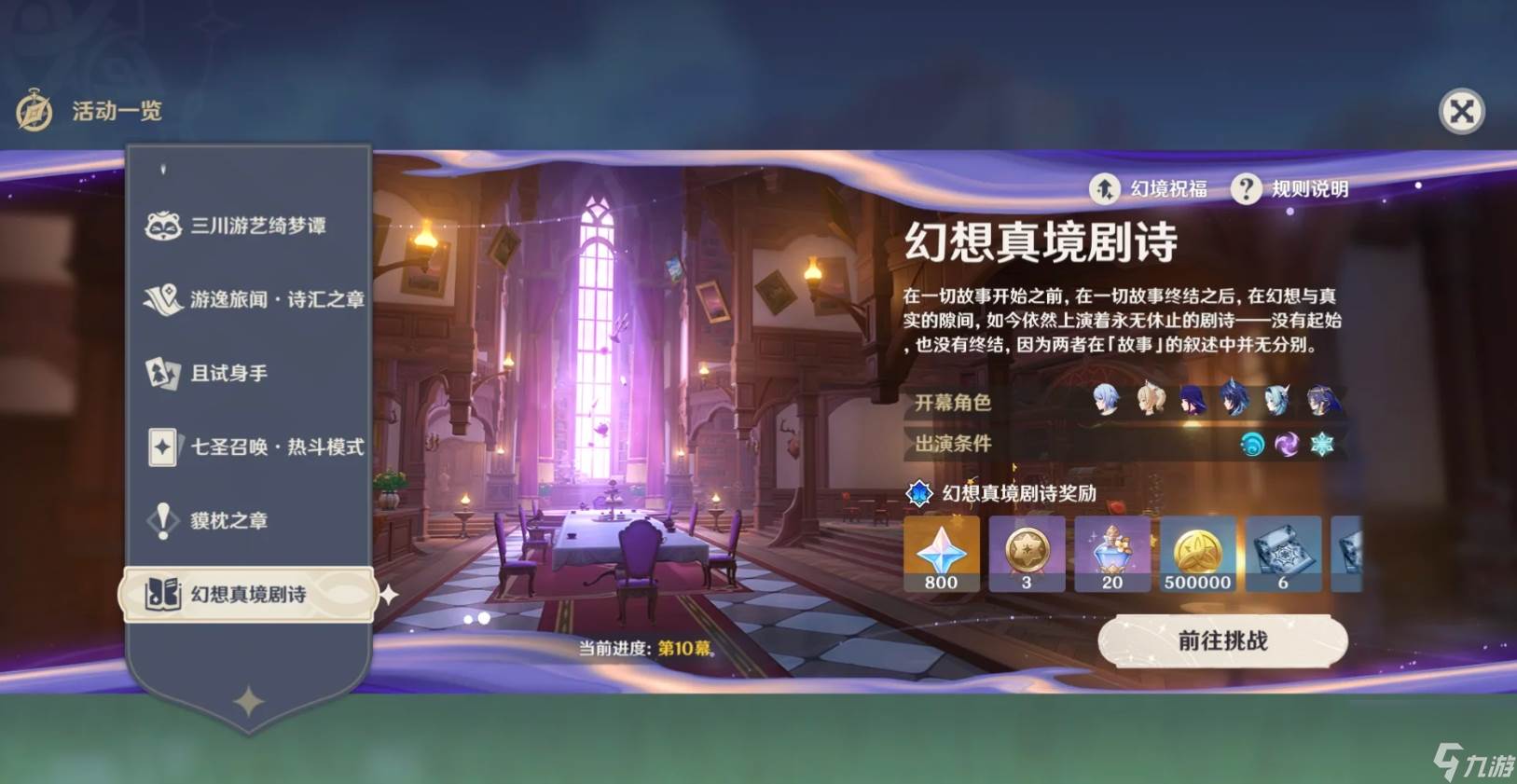Select the raccoon icon for 三川游艺绮梦谭

[x=163, y=226]
